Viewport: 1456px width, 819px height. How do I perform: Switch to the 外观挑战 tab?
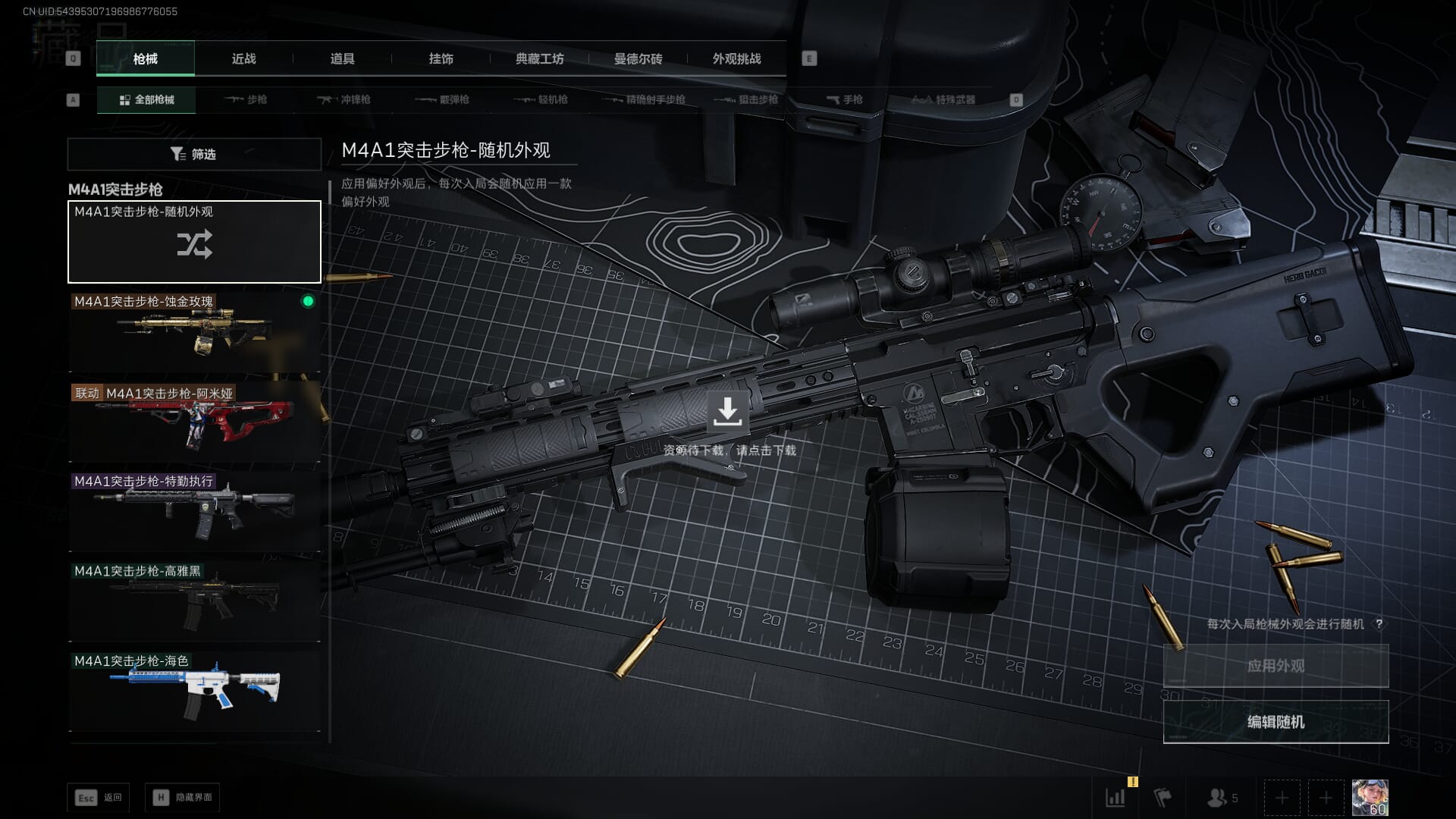tap(736, 58)
